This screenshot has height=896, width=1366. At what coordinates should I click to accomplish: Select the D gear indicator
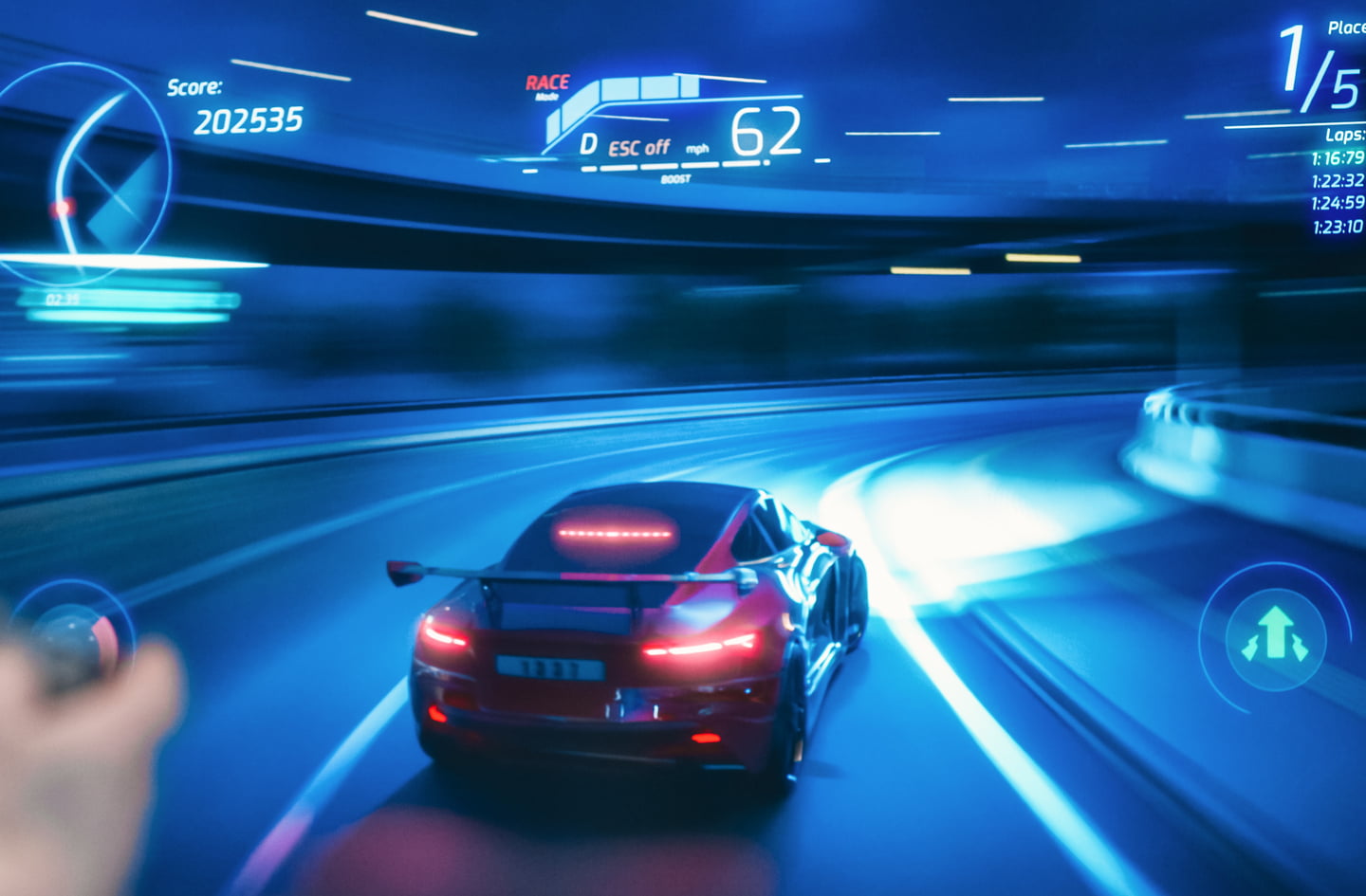pos(588,144)
